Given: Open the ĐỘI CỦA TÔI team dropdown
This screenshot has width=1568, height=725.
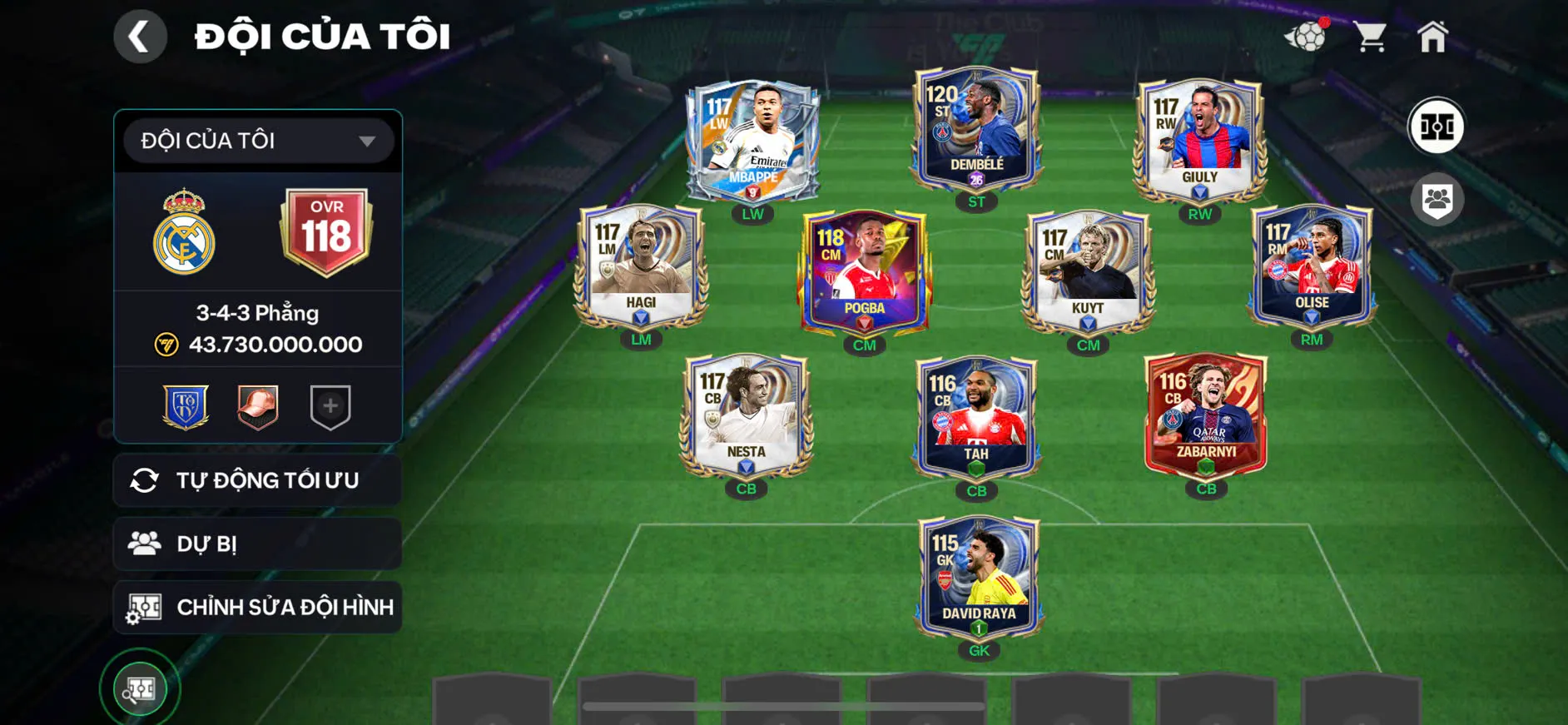Looking at the screenshot, I should tap(258, 141).
